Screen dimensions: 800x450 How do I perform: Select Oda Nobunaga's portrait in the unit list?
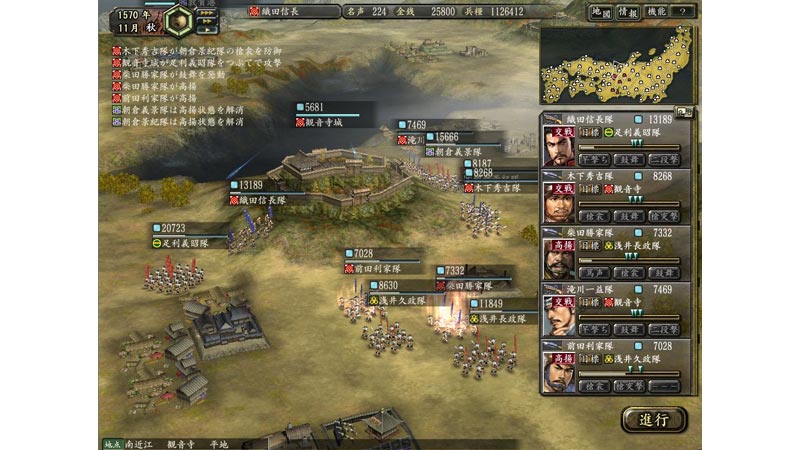(559, 147)
